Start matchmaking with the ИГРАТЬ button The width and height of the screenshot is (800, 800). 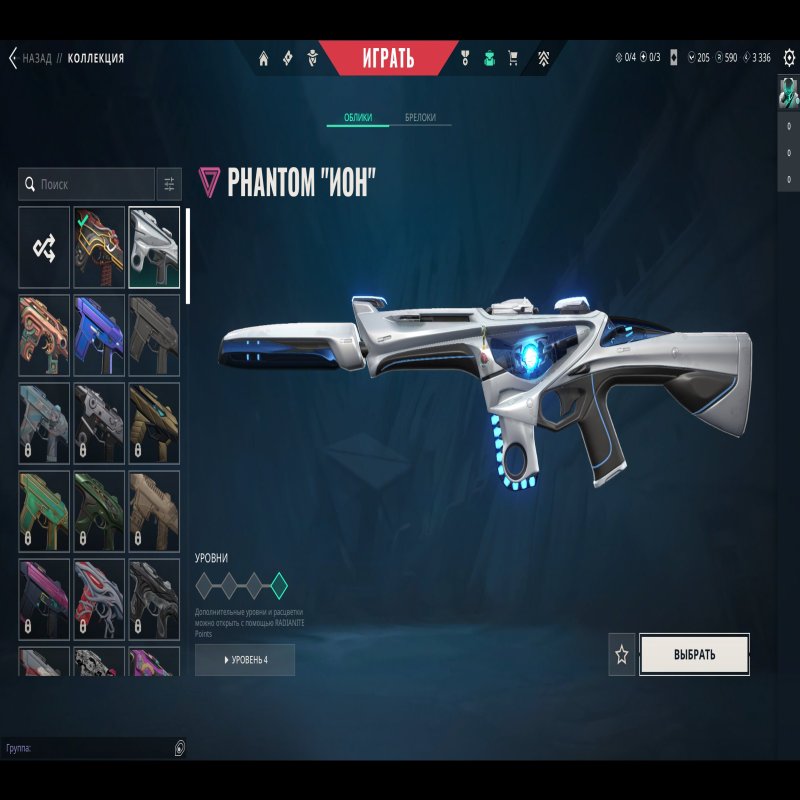[x=387, y=58]
